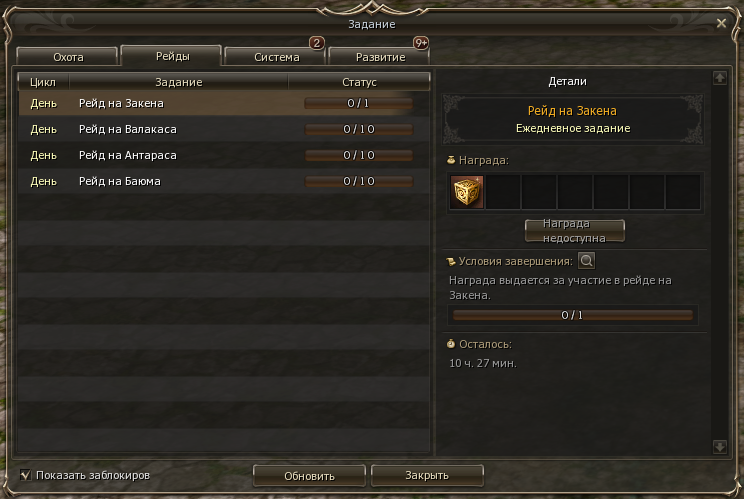The height and width of the screenshot is (499, 744).
Task: Click the Закрыть button
Action: [x=427, y=475]
